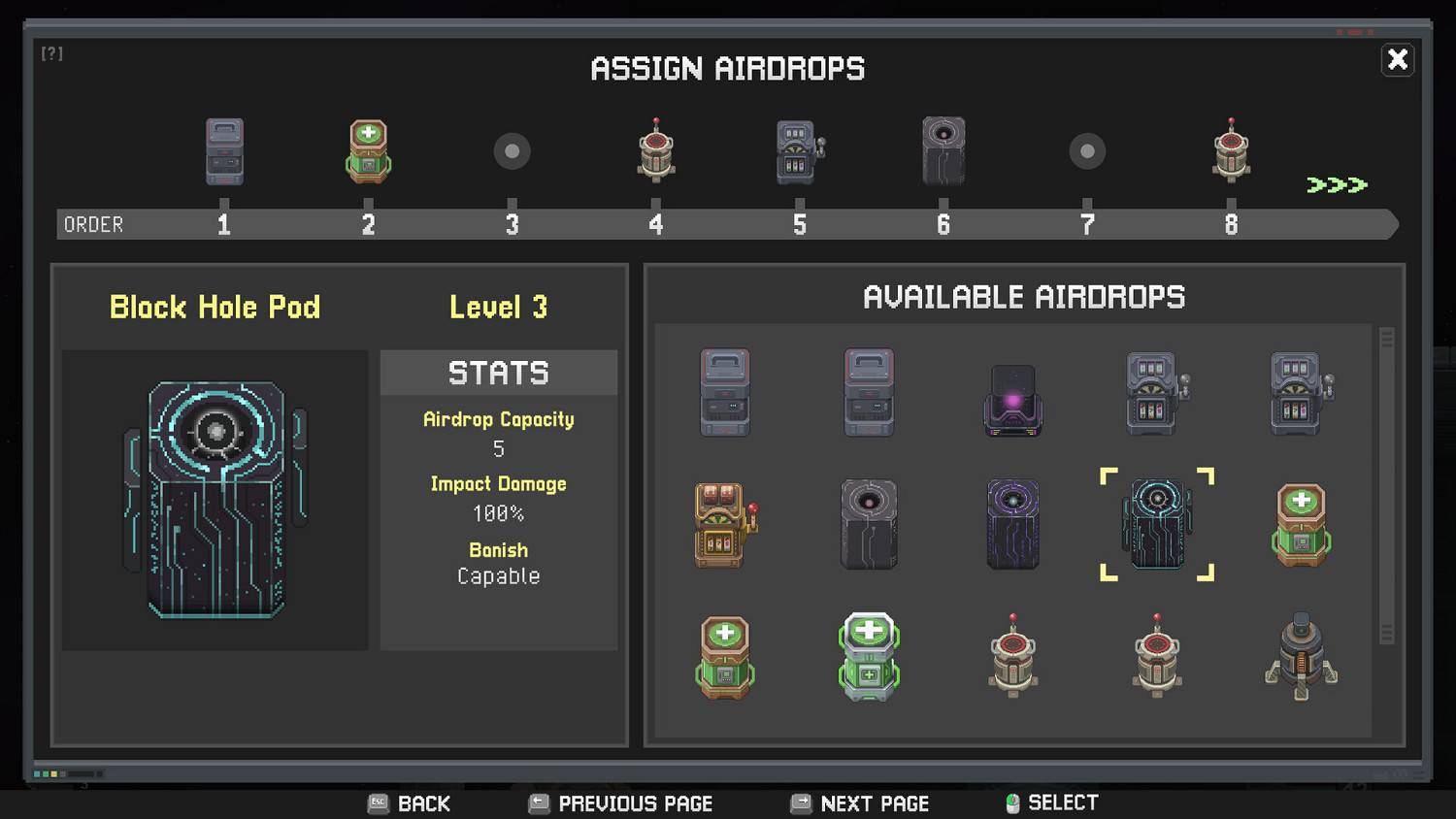Click the gold antenna pod in the bottom row
1456x819 pixels.
click(x=1301, y=655)
